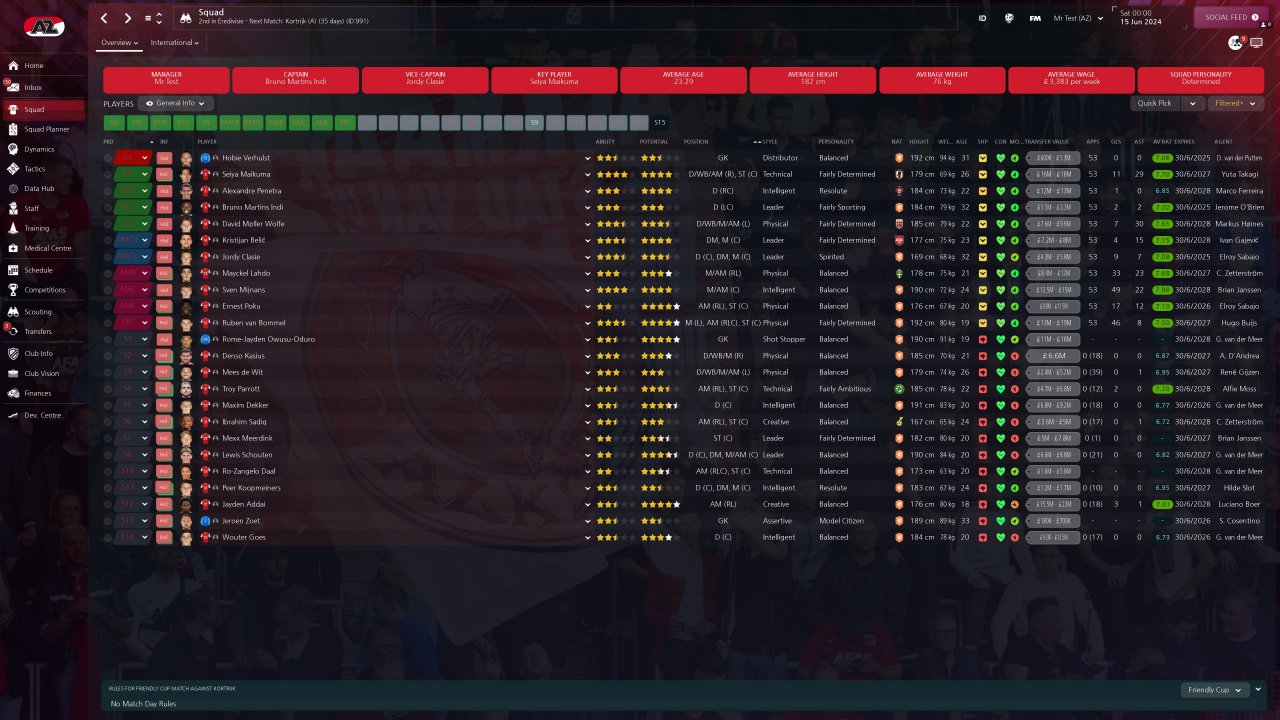Click the back navigation arrow
The width and height of the screenshot is (1280, 720).
(x=105, y=18)
